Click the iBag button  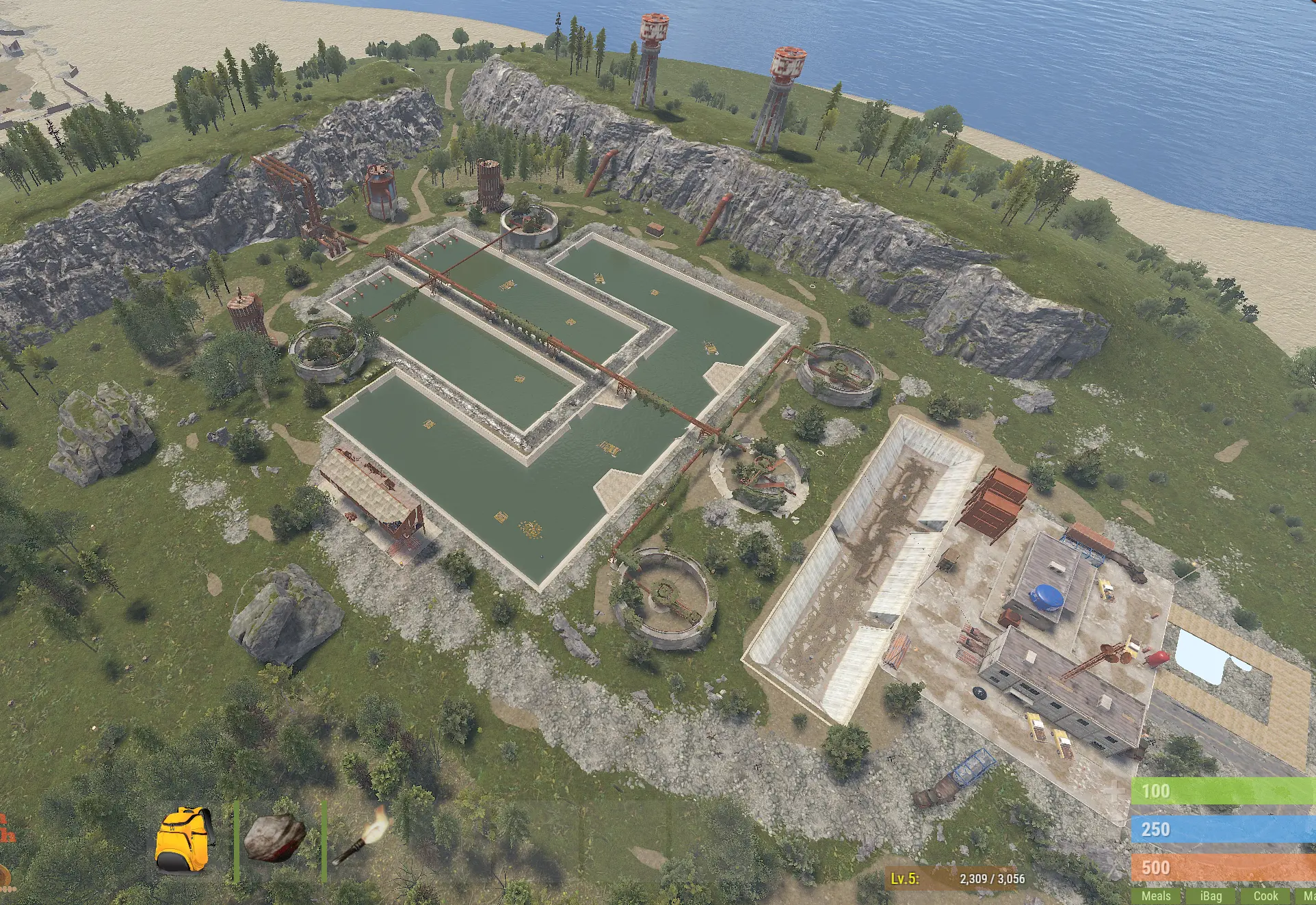click(1210, 895)
